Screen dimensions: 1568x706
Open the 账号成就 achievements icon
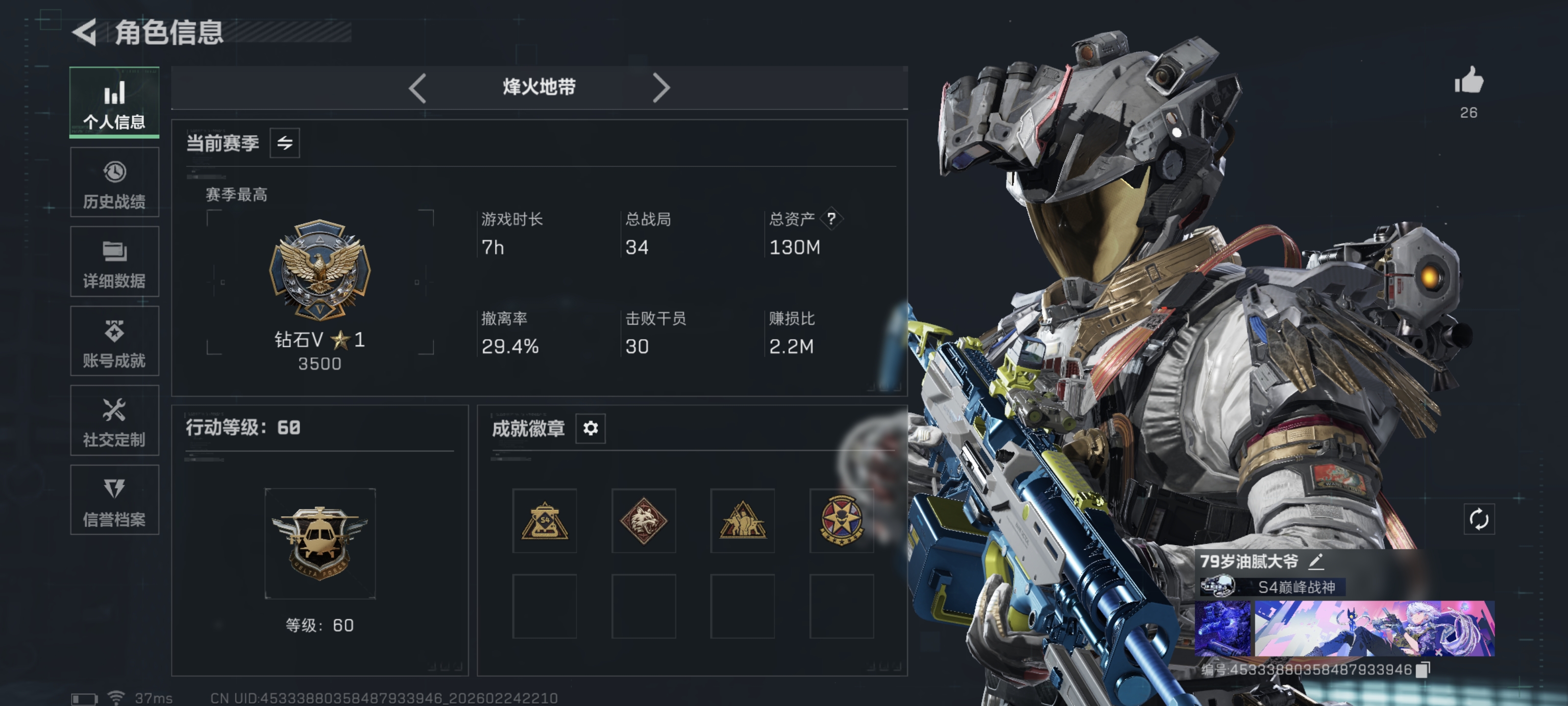[115, 341]
